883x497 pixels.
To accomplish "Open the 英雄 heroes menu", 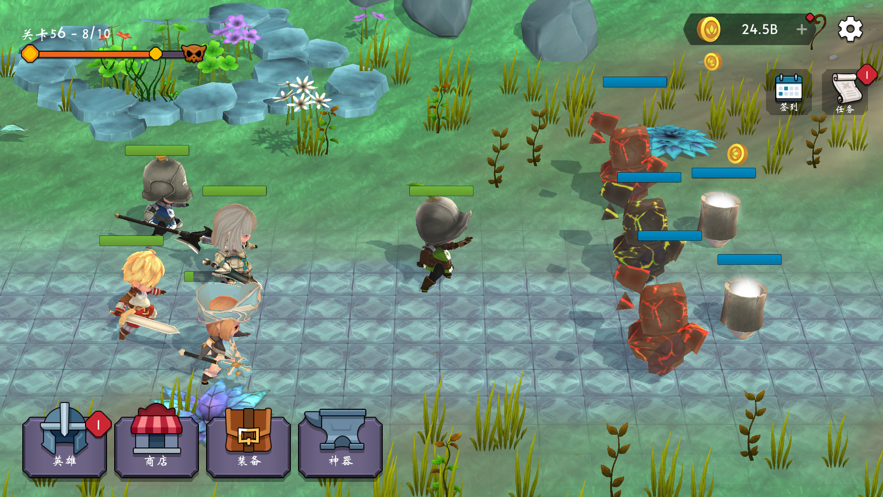I will (x=64, y=441).
